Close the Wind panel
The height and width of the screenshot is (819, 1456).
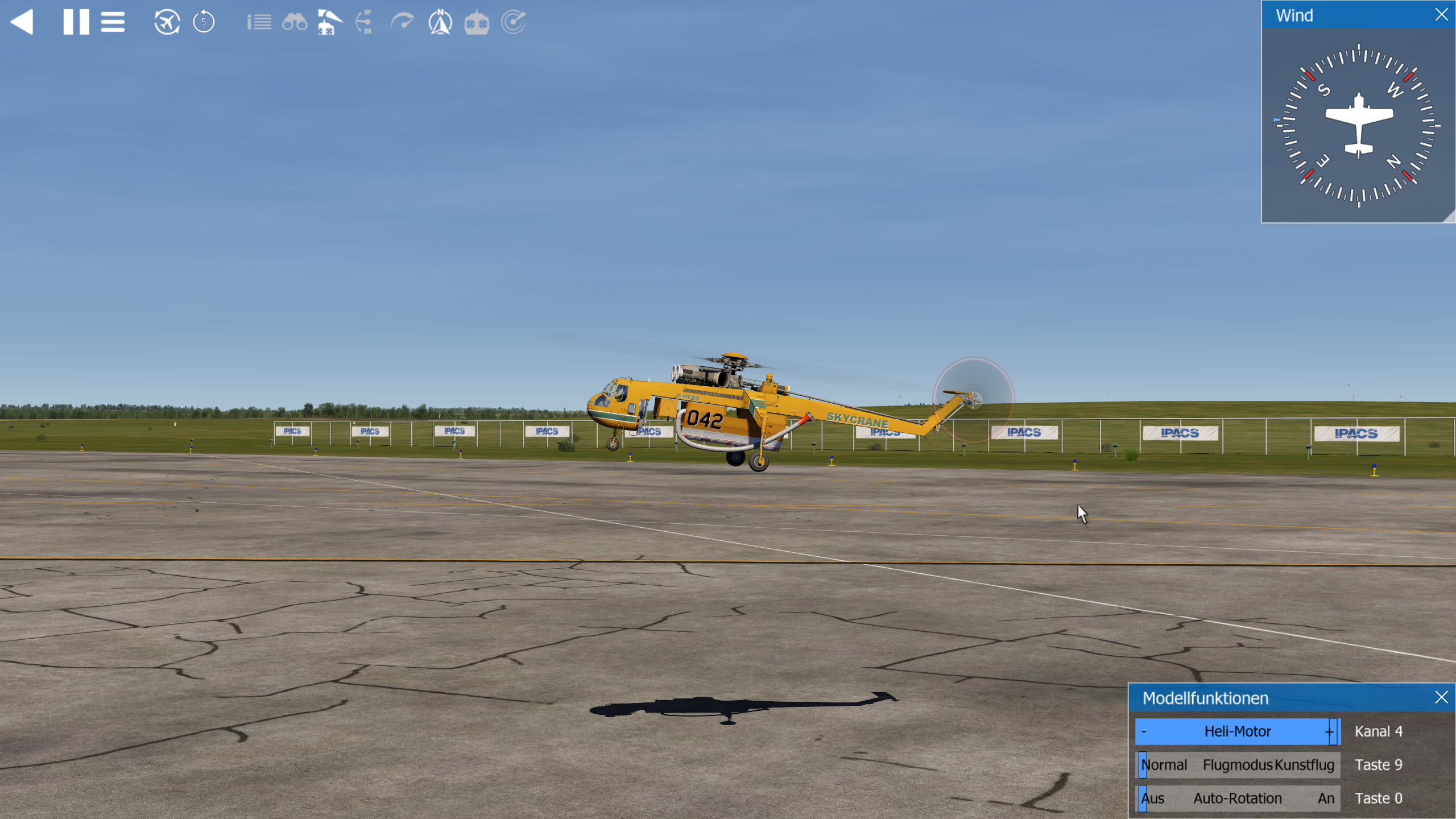coord(1441,15)
